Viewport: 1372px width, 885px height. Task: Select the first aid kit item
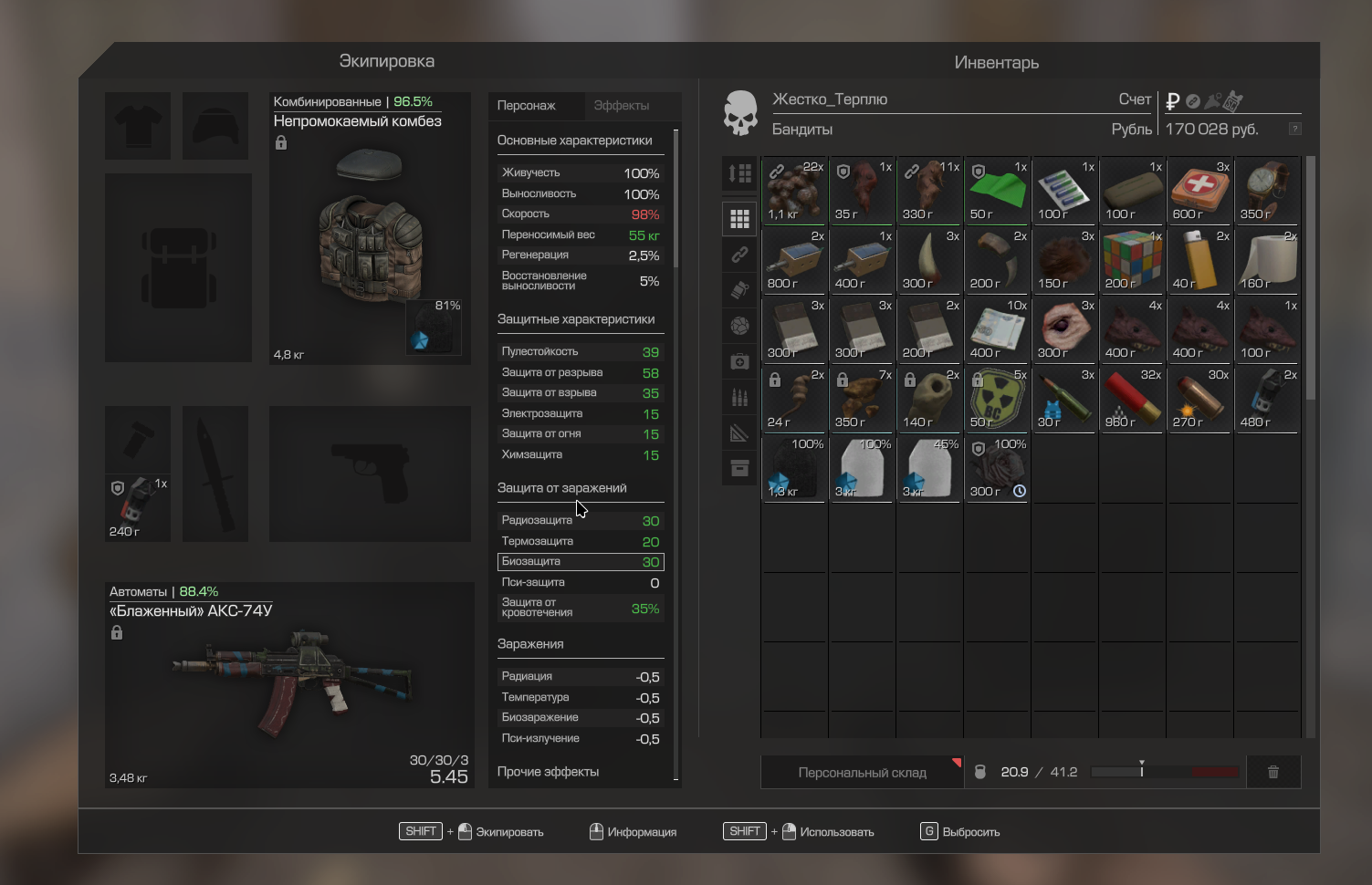pyautogui.click(x=1199, y=191)
